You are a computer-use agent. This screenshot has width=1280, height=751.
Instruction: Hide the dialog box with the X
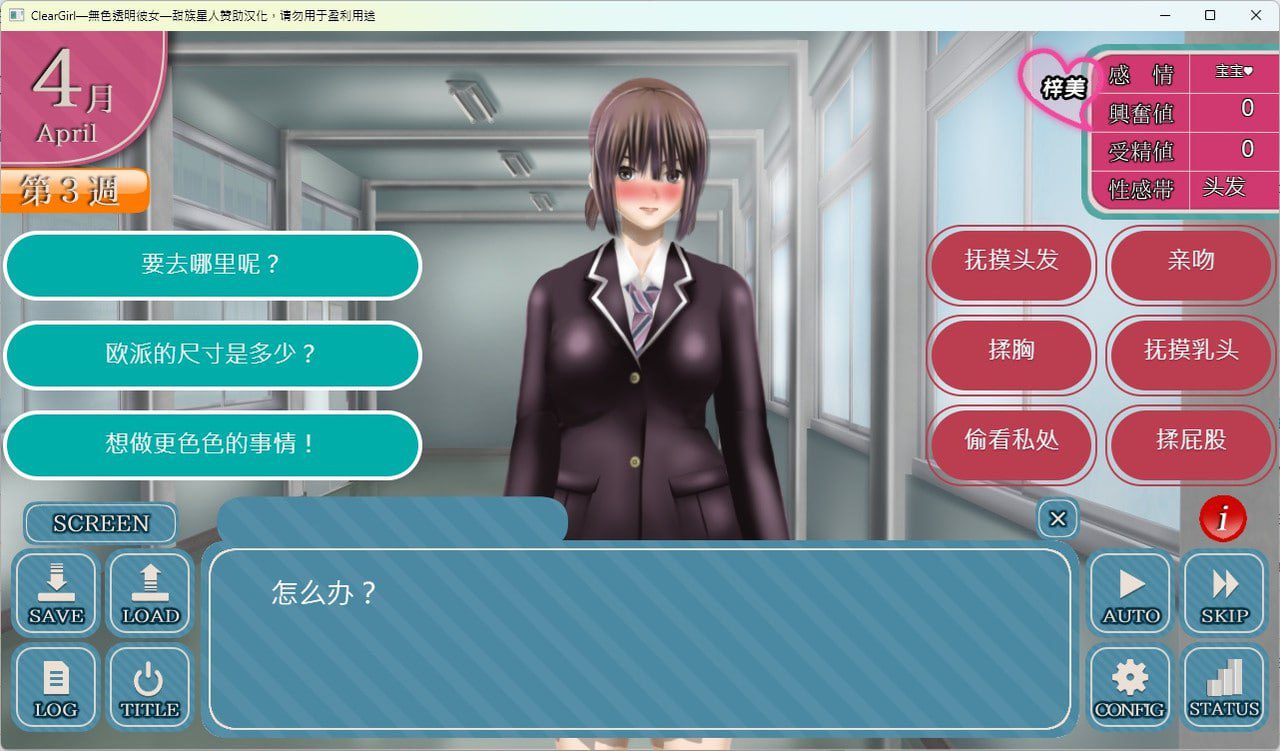[x=1057, y=519]
